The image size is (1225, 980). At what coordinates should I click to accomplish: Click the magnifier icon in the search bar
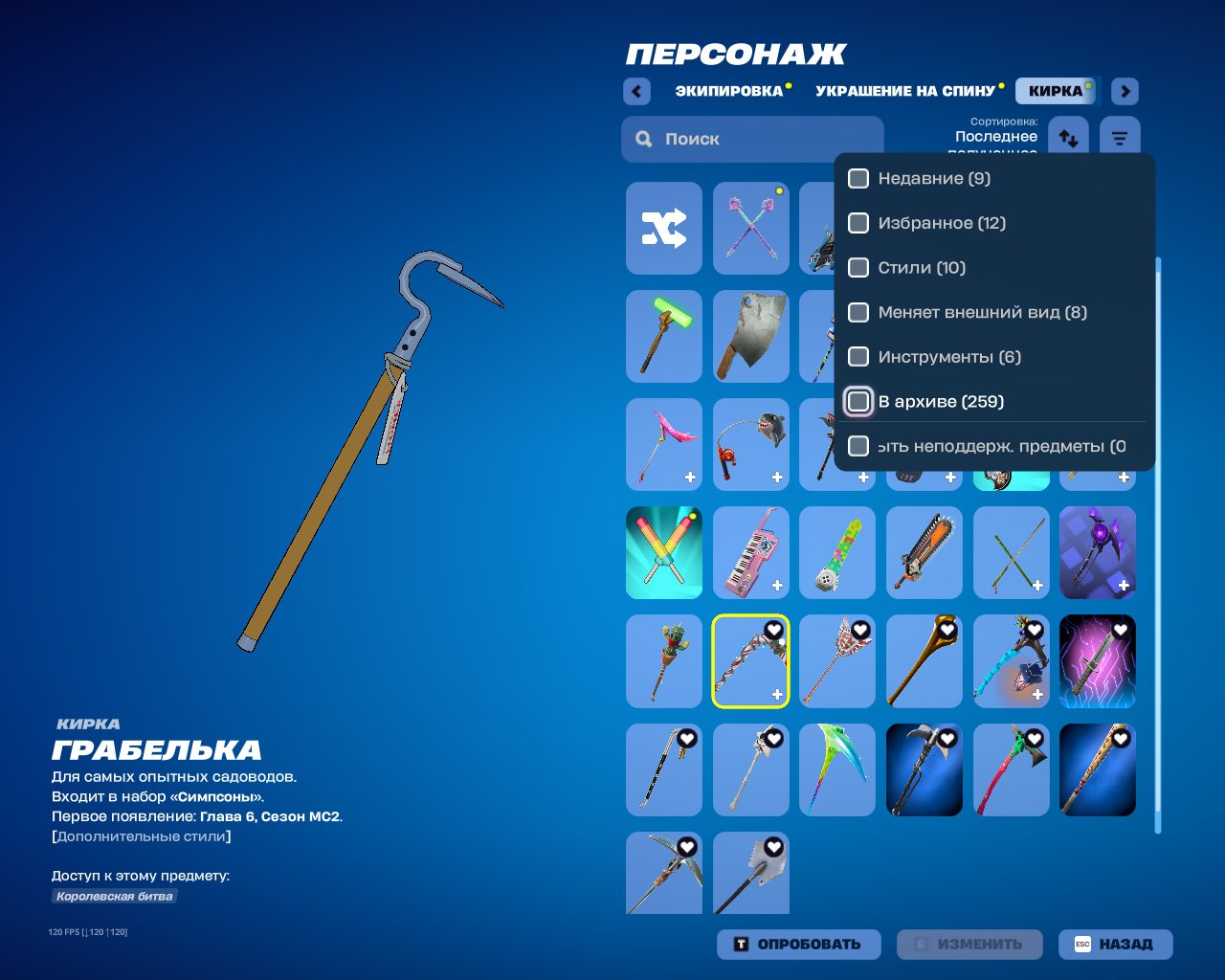643,139
